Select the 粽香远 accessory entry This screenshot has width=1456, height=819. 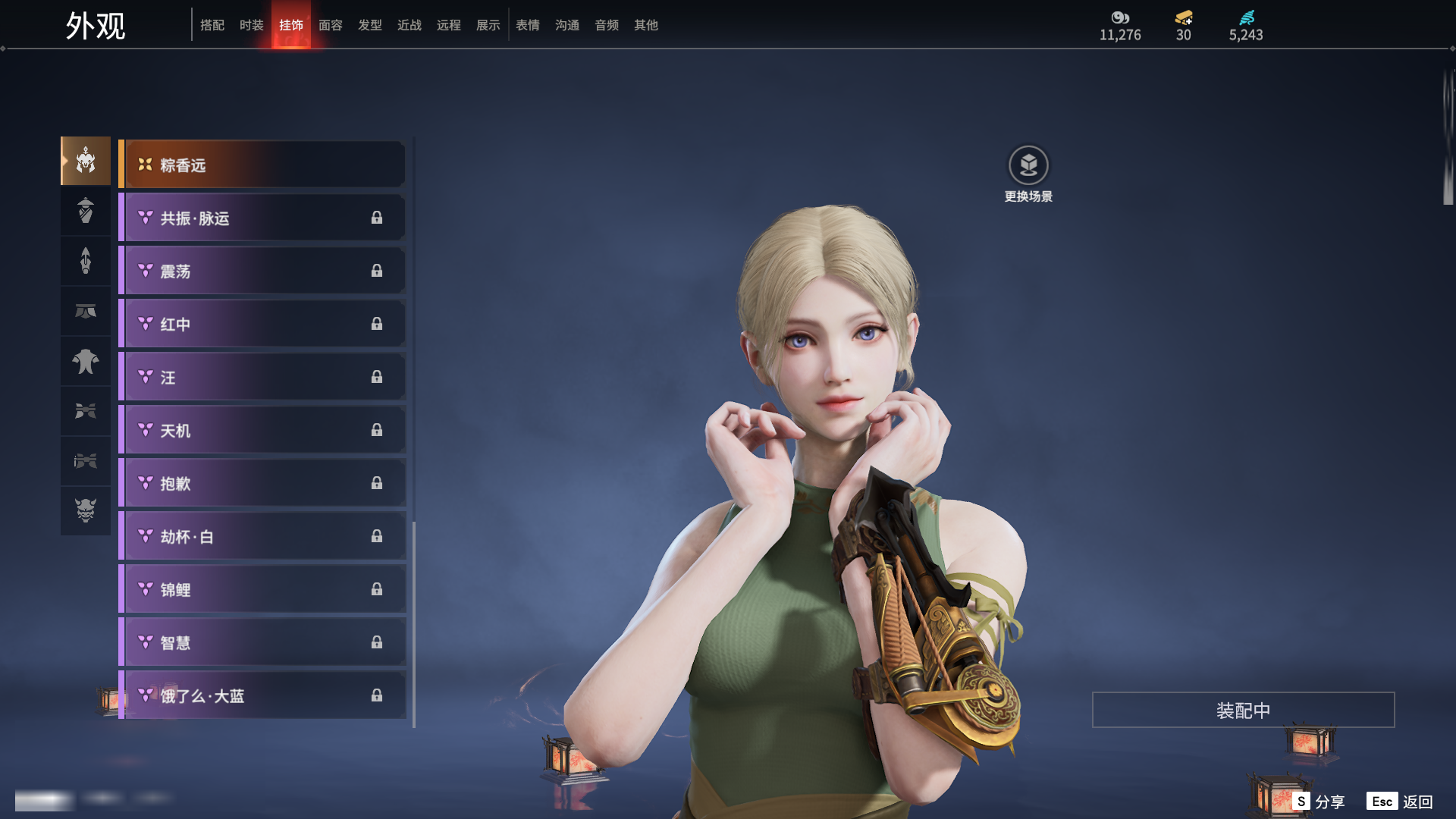[262, 165]
